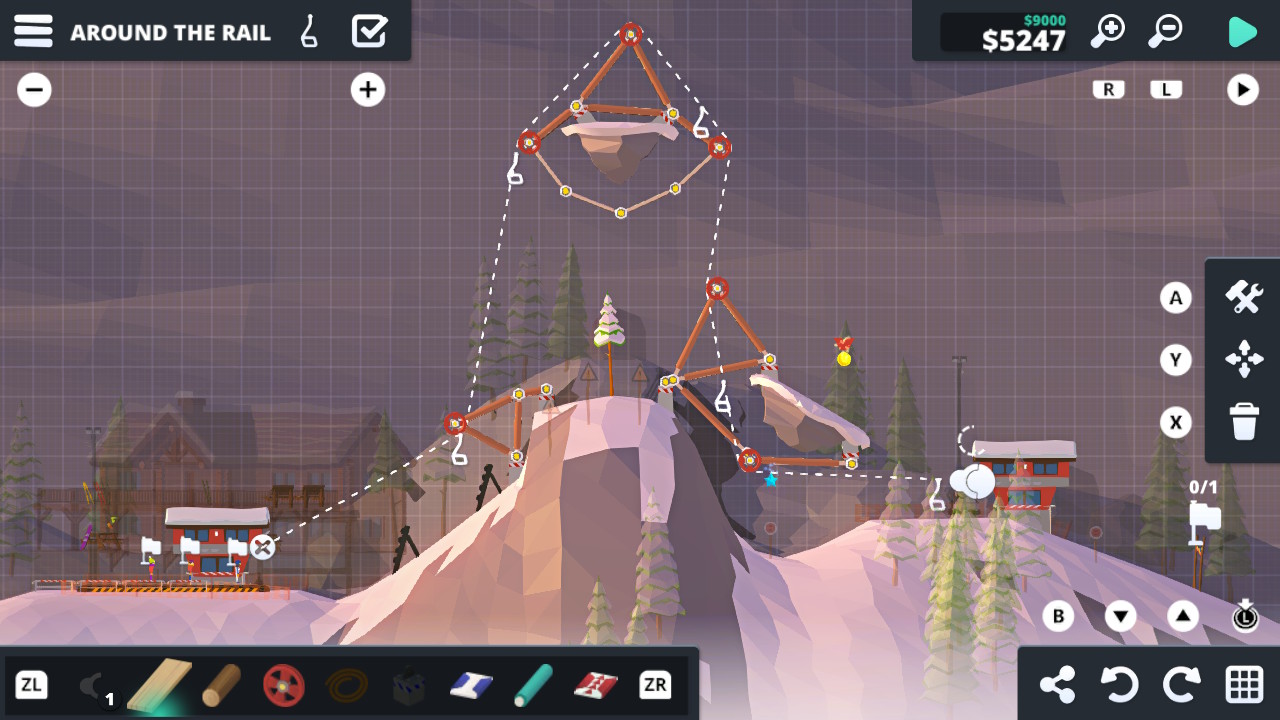Open the build tools with the hammer icon
Image resolution: width=1280 pixels, height=720 pixels.
(x=1243, y=297)
